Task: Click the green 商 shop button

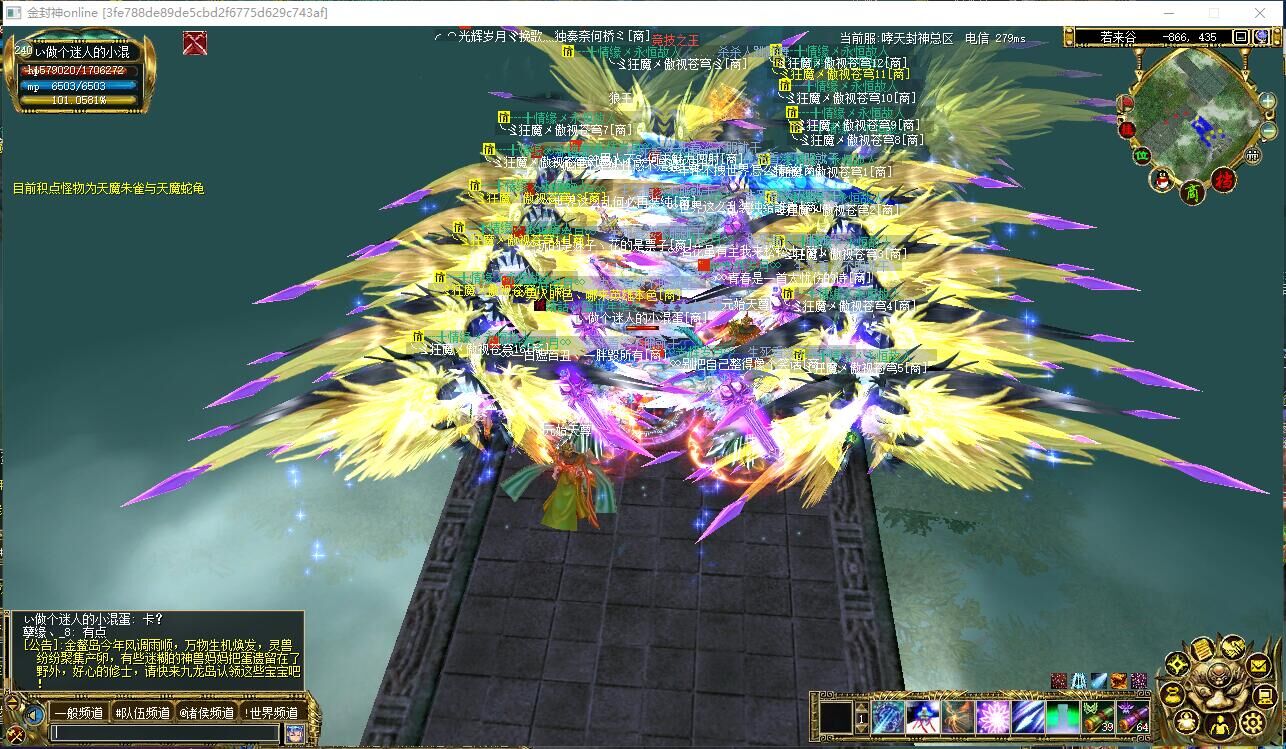Action: coord(1191,190)
